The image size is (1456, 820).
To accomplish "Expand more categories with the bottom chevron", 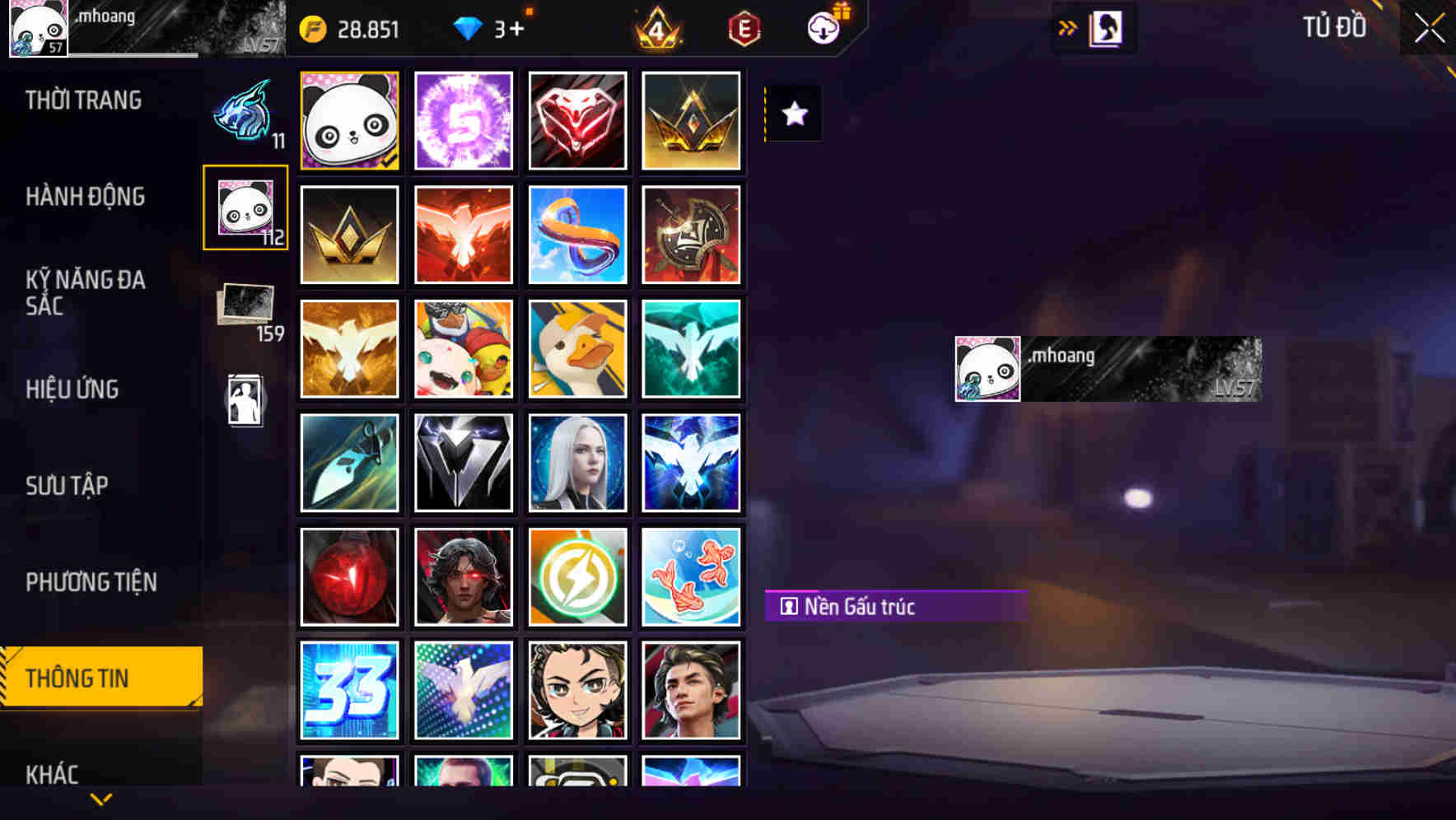I will click(x=99, y=800).
